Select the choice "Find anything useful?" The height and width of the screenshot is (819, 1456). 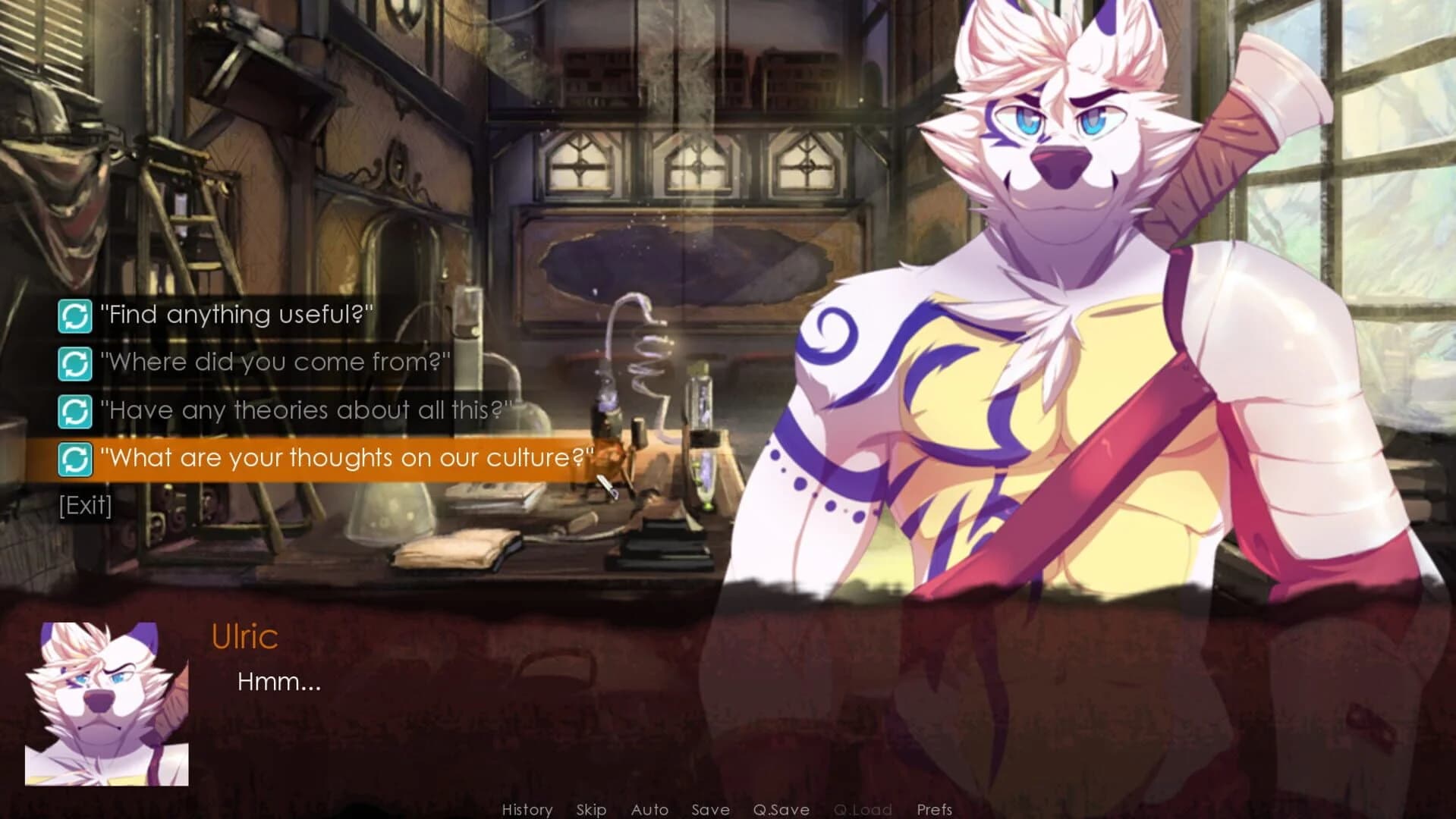(x=235, y=315)
